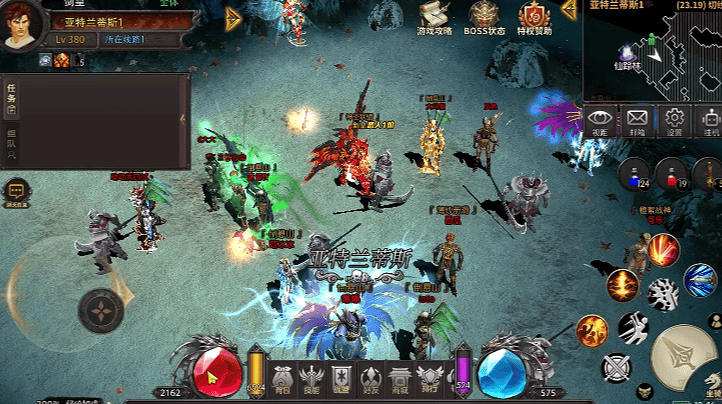Open the BOSS状态 boss status panel
Viewport: 722px width, 404px height.
click(x=485, y=17)
